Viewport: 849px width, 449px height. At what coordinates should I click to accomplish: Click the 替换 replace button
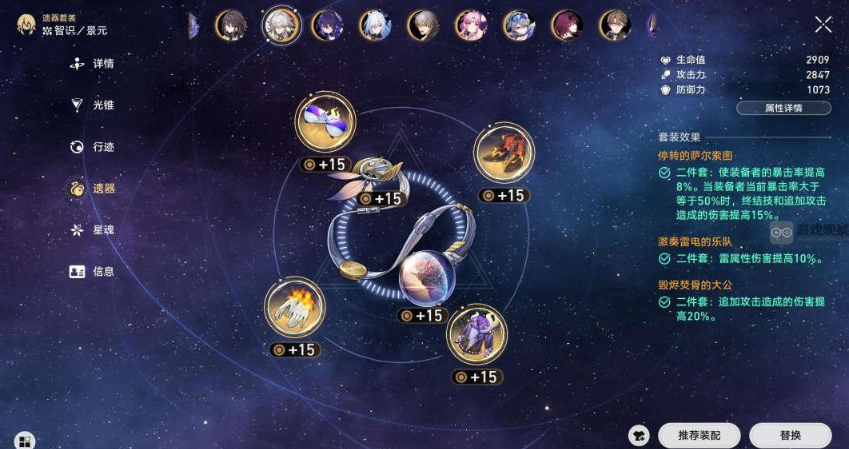tap(789, 435)
